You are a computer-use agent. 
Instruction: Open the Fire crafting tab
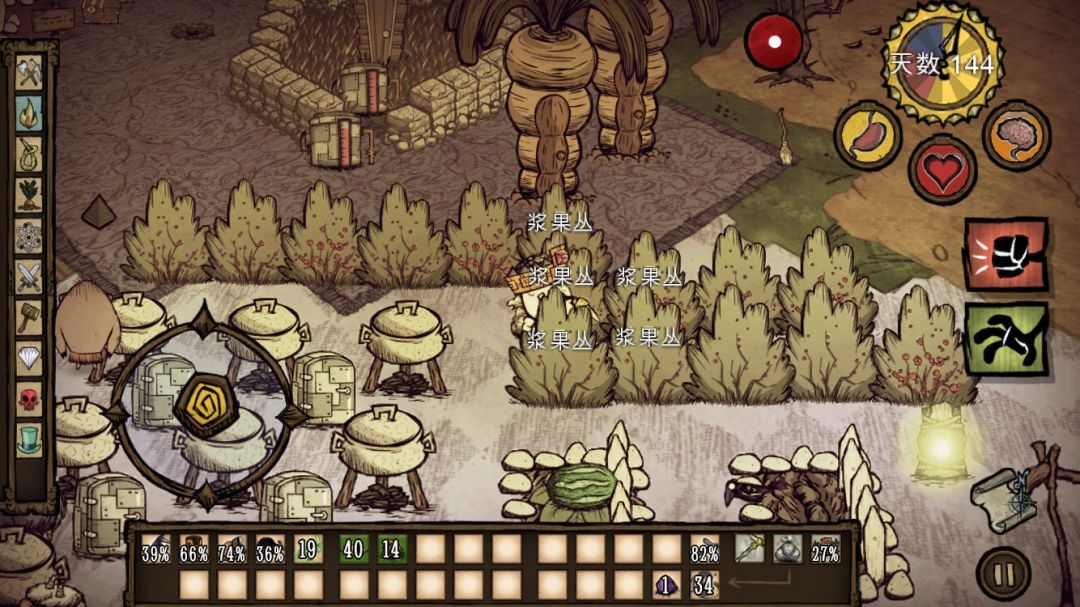coord(29,112)
